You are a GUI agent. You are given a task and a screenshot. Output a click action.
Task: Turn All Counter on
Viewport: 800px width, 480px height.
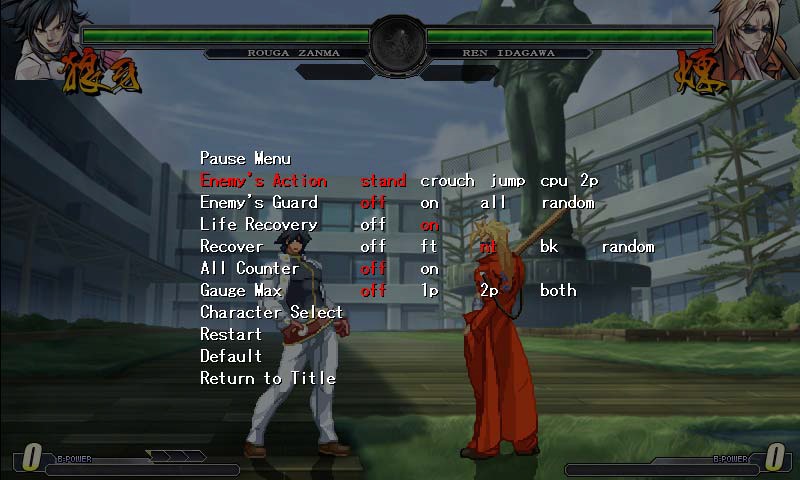click(x=429, y=269)
